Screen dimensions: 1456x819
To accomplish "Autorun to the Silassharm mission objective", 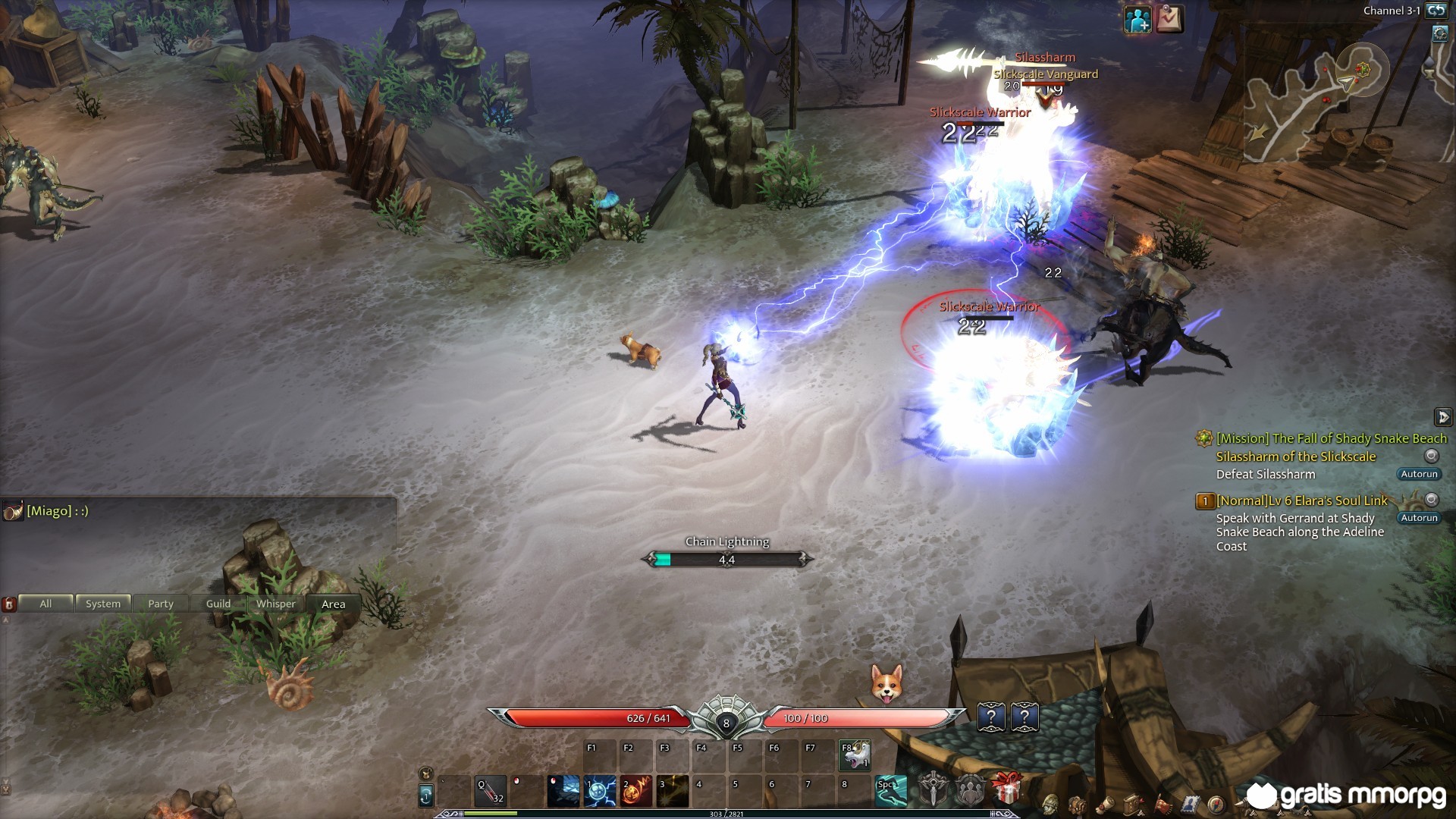I will coord(1419,474).
